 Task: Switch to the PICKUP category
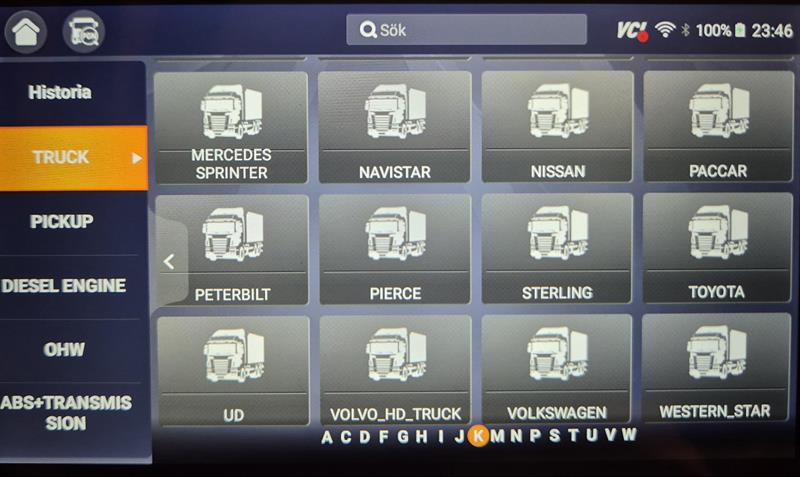(x=60, y=221)
